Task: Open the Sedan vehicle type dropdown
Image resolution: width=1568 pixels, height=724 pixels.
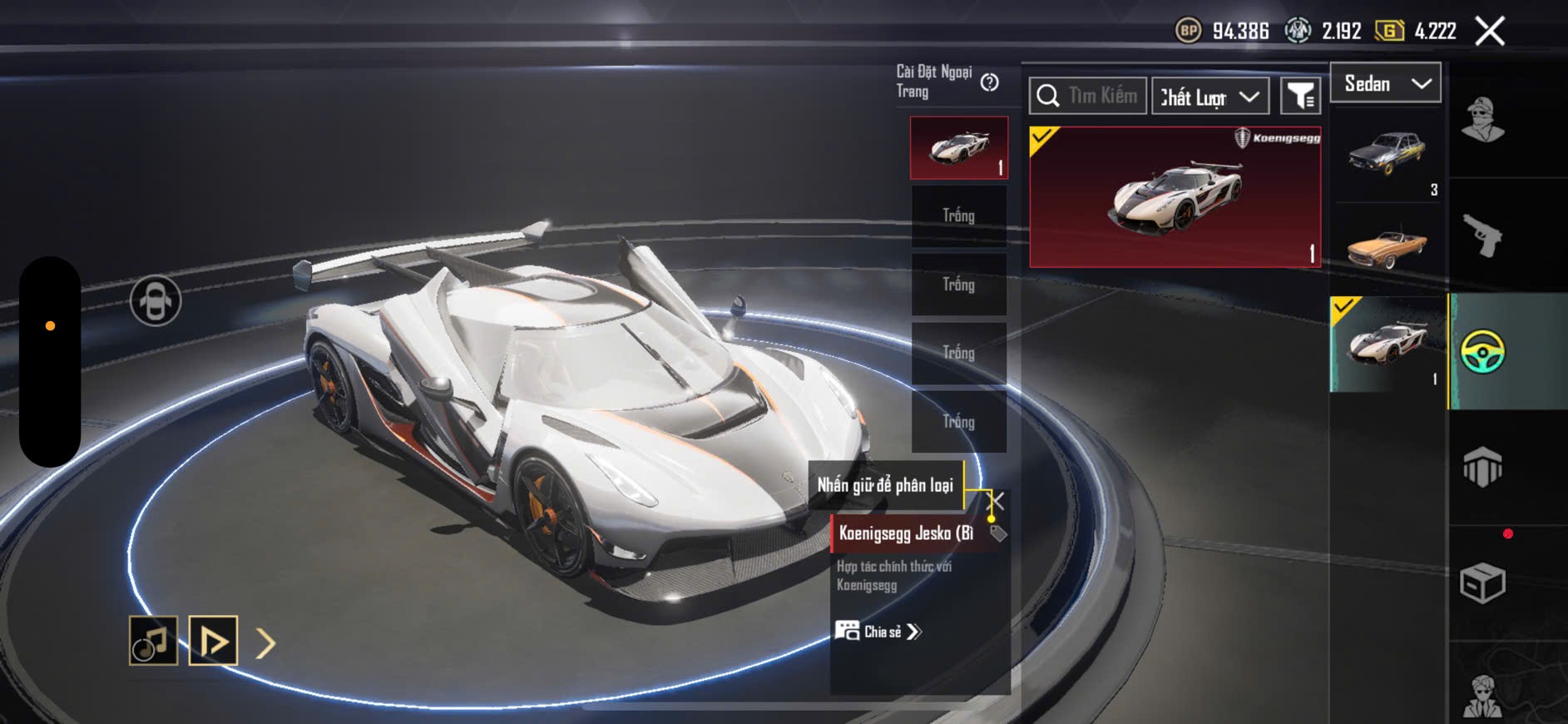Action: [1386, 83]
